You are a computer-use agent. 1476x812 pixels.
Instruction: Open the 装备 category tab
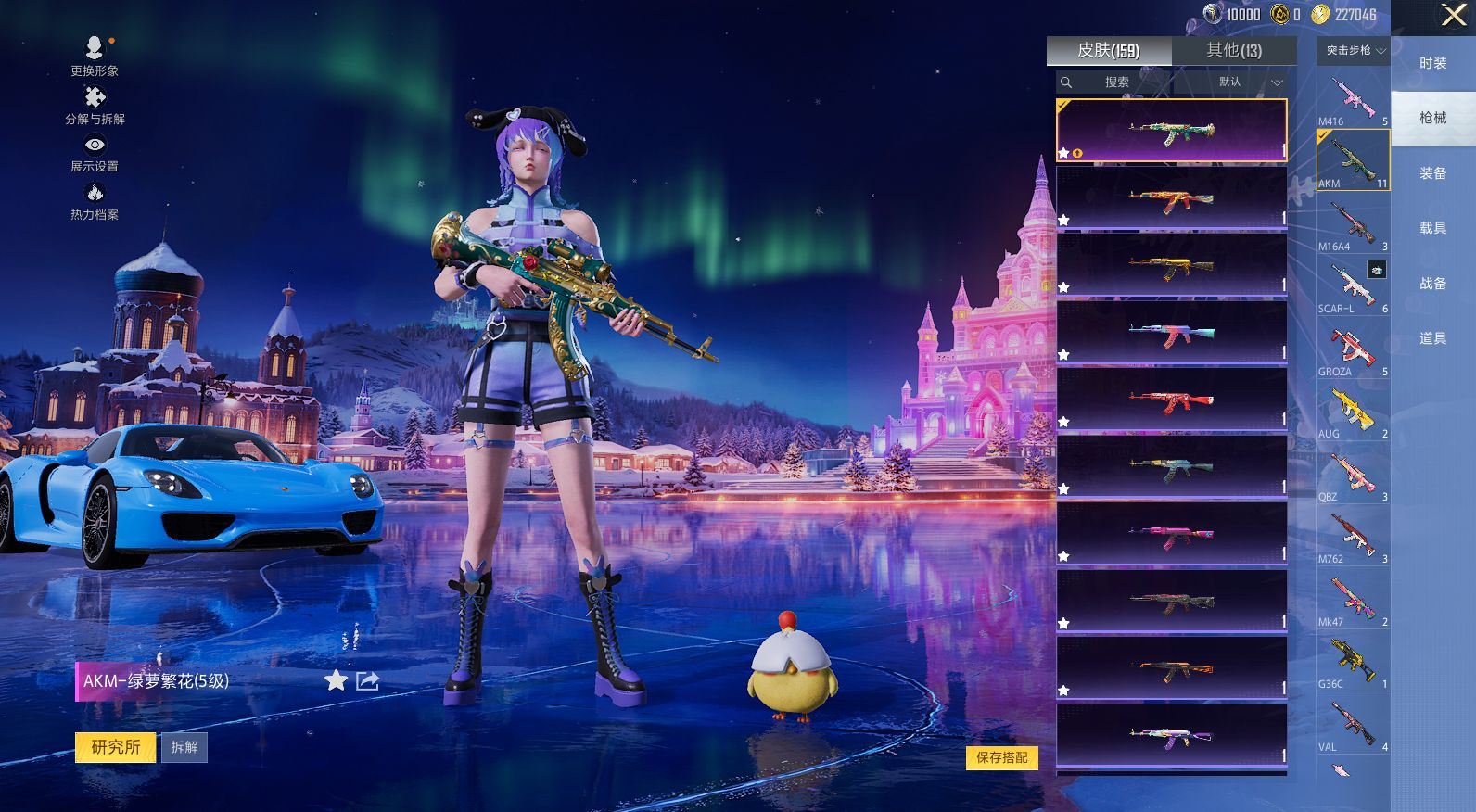tap(1432, 173)
